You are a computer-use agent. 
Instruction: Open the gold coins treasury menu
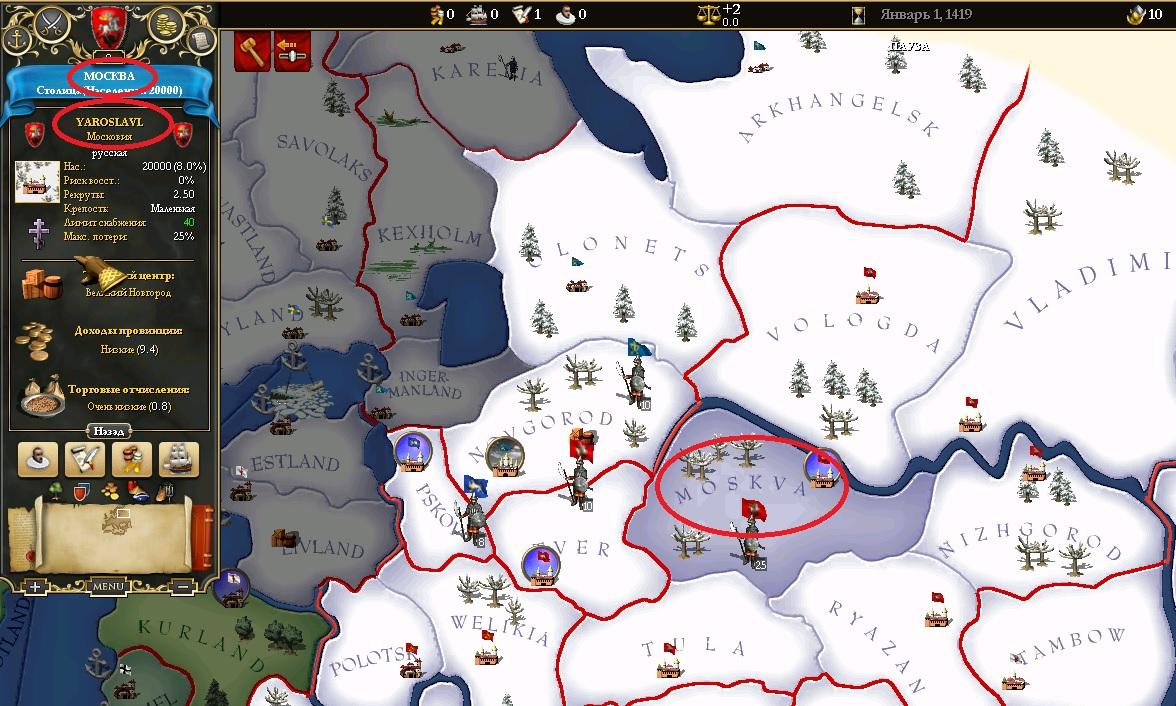click(164, 25)
